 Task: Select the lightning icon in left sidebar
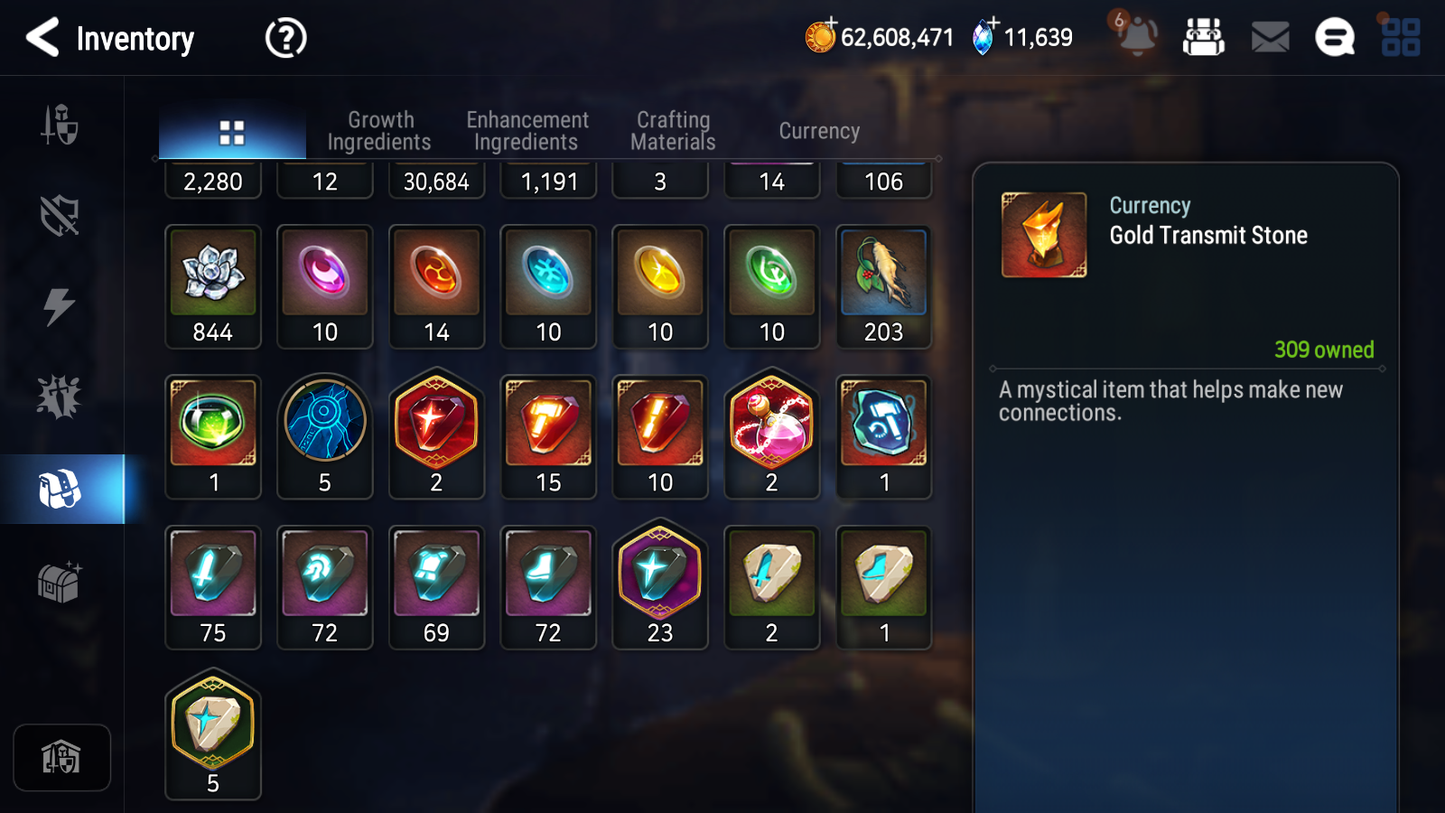tap(61, 301)
